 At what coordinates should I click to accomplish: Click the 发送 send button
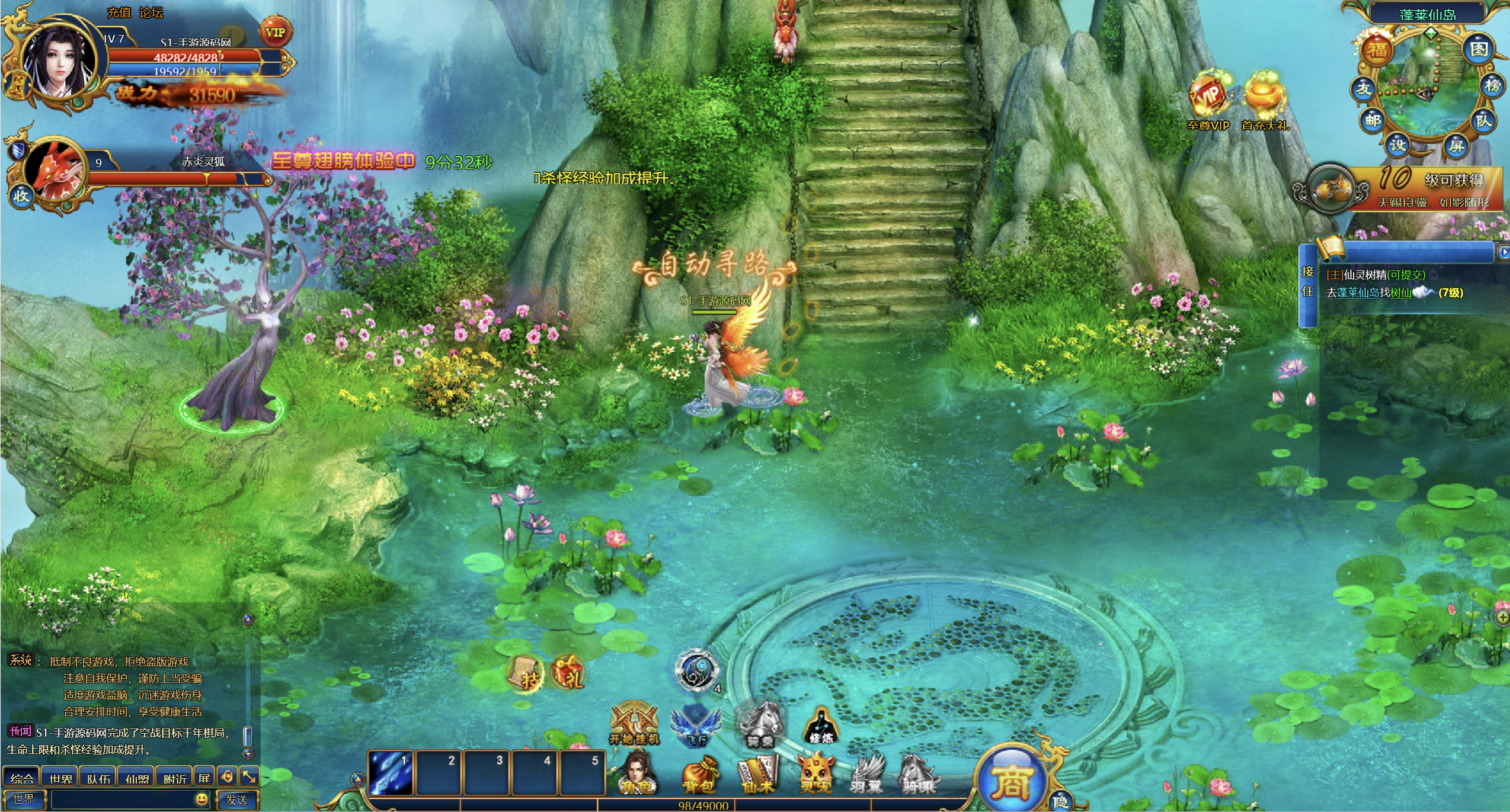[237, 800]
